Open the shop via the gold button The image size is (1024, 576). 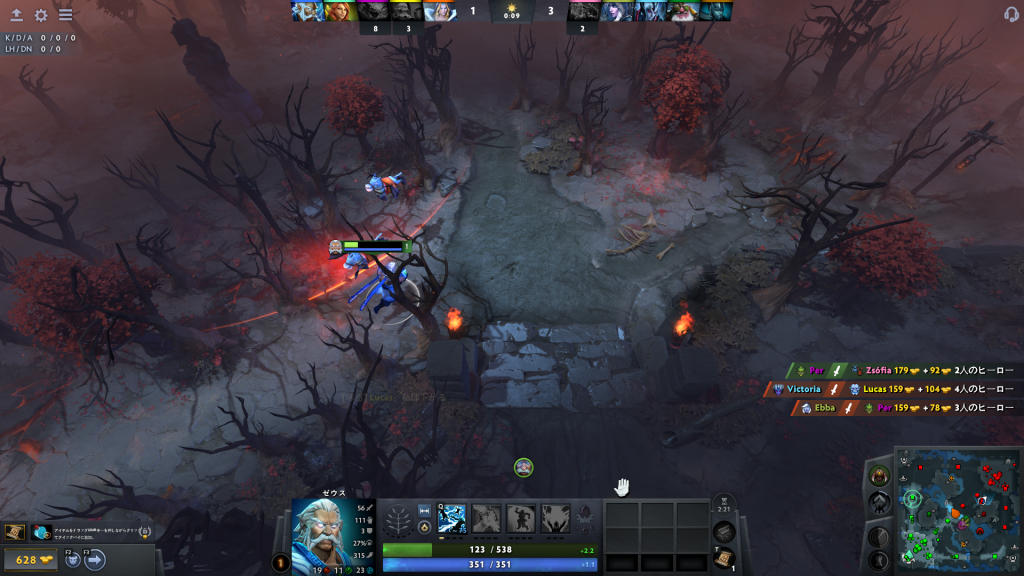32,560
